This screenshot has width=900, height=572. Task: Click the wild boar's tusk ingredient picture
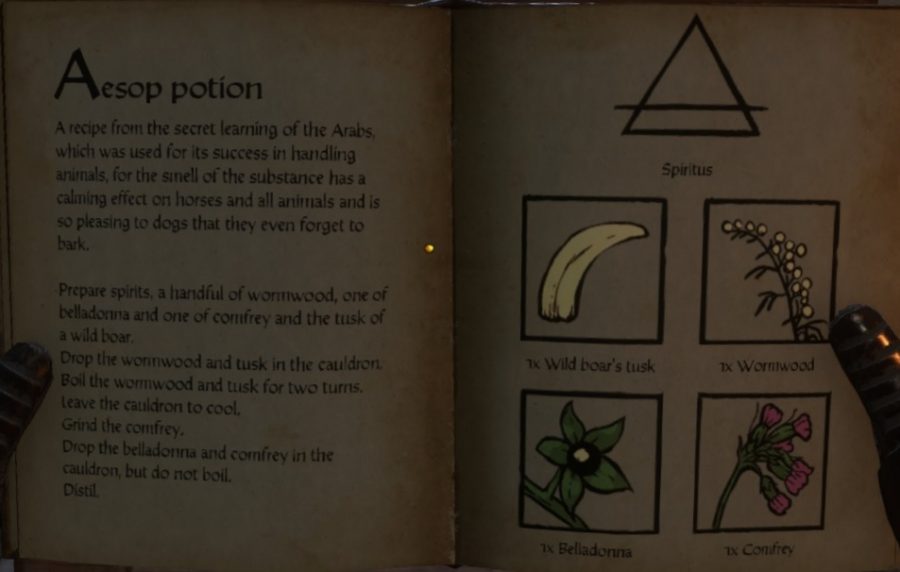(594, 270)
